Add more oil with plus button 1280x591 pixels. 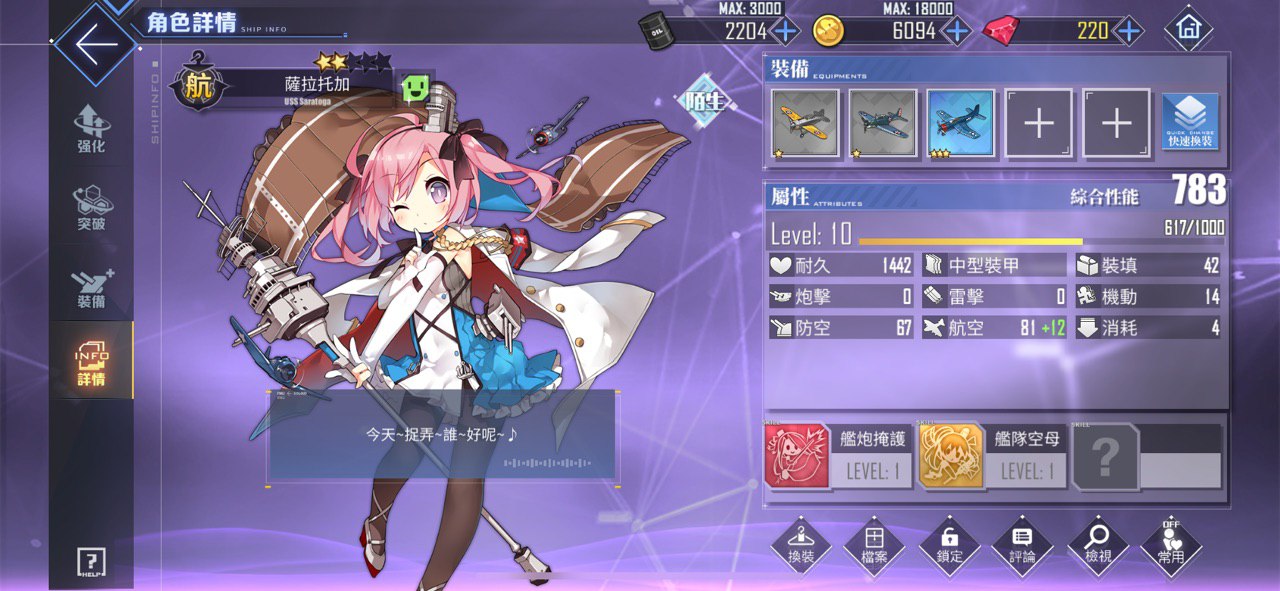pos(785,31)
